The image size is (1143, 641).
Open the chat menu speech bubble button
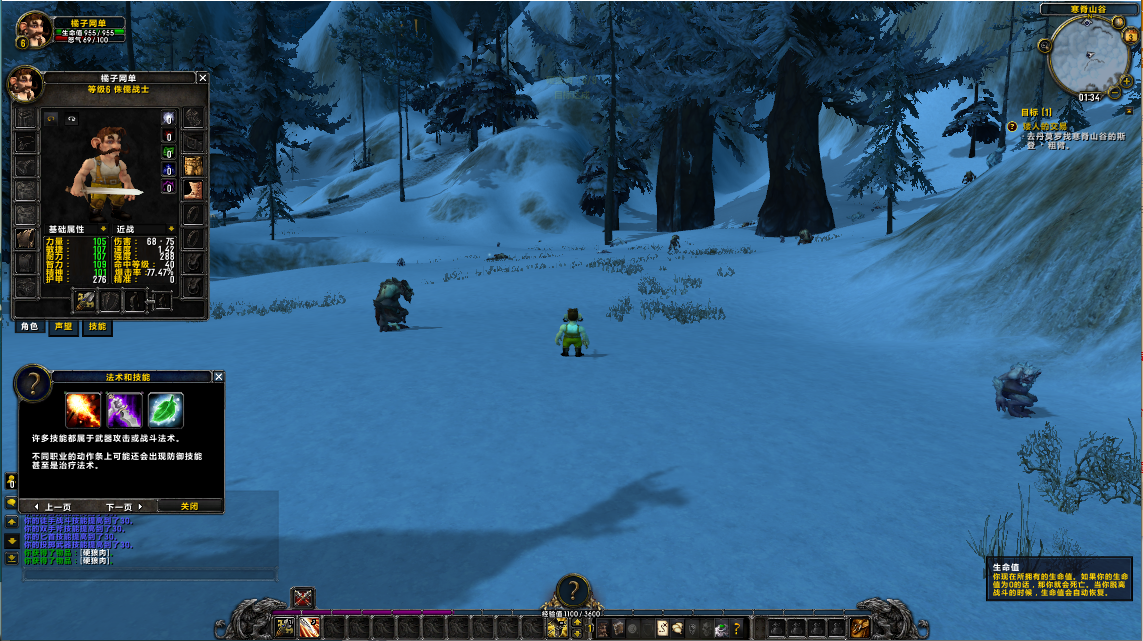(11, 501)
